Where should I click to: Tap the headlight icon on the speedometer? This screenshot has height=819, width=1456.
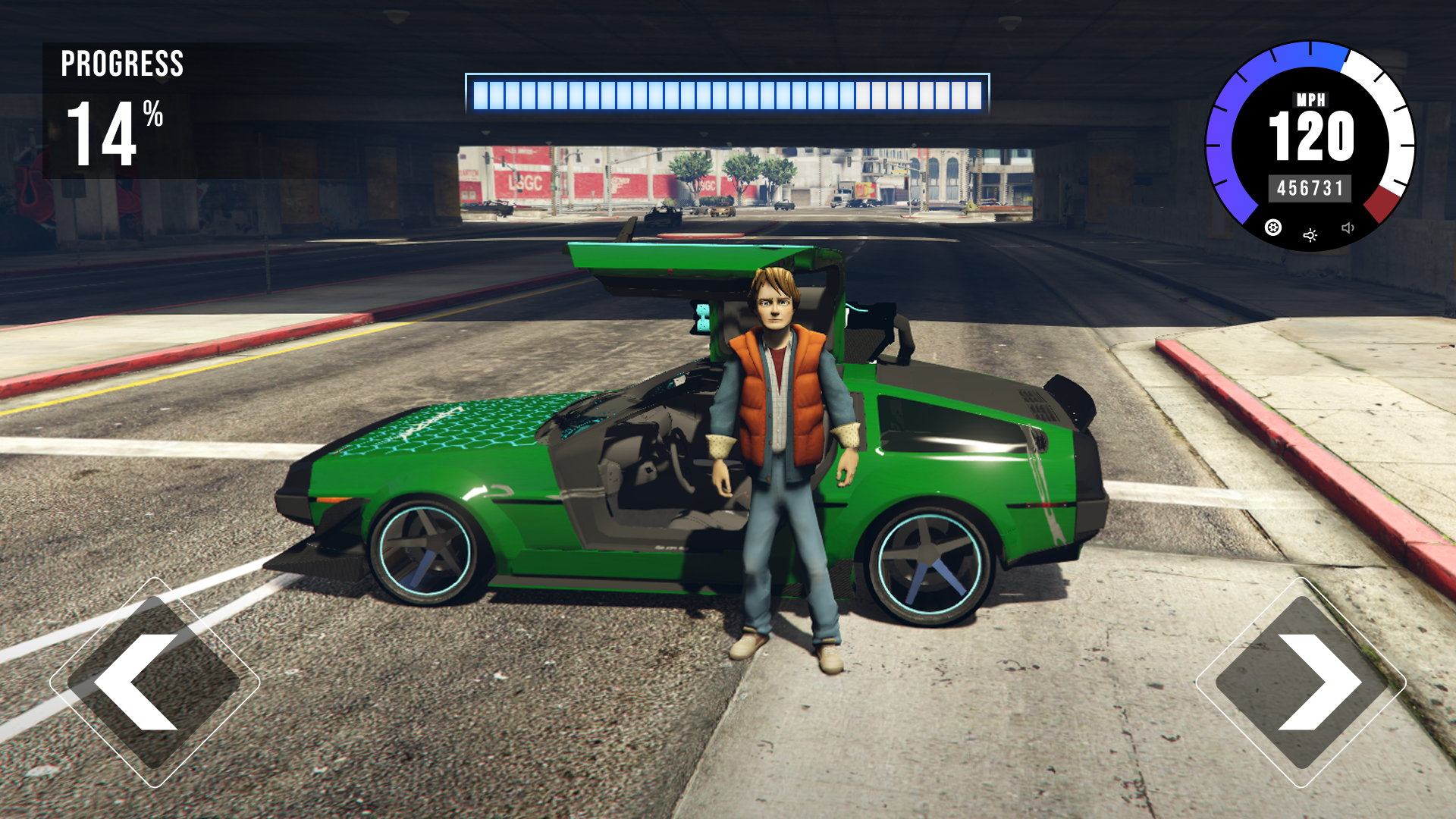tap(1310, 237)
